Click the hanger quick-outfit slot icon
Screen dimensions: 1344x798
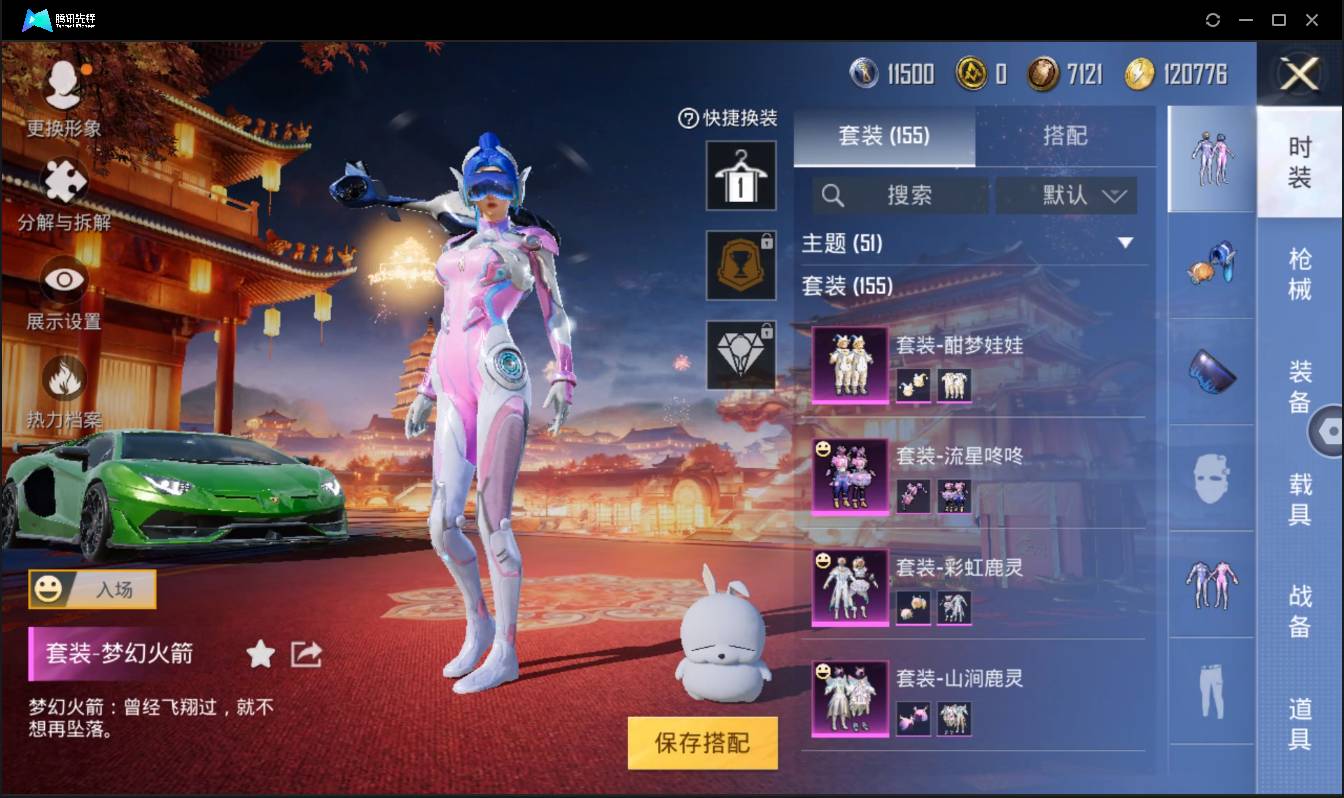coord(741,178)
